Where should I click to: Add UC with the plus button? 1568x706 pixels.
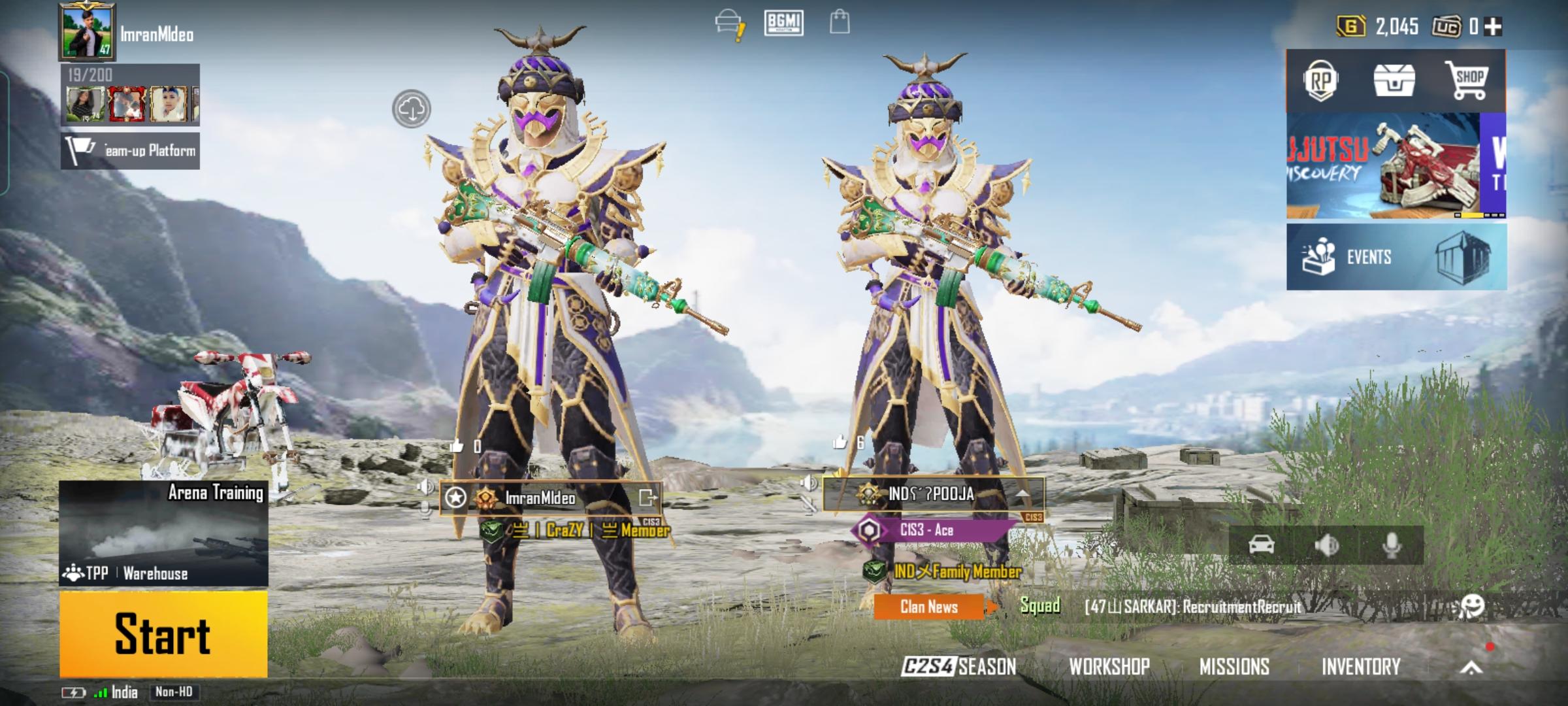1493,26
